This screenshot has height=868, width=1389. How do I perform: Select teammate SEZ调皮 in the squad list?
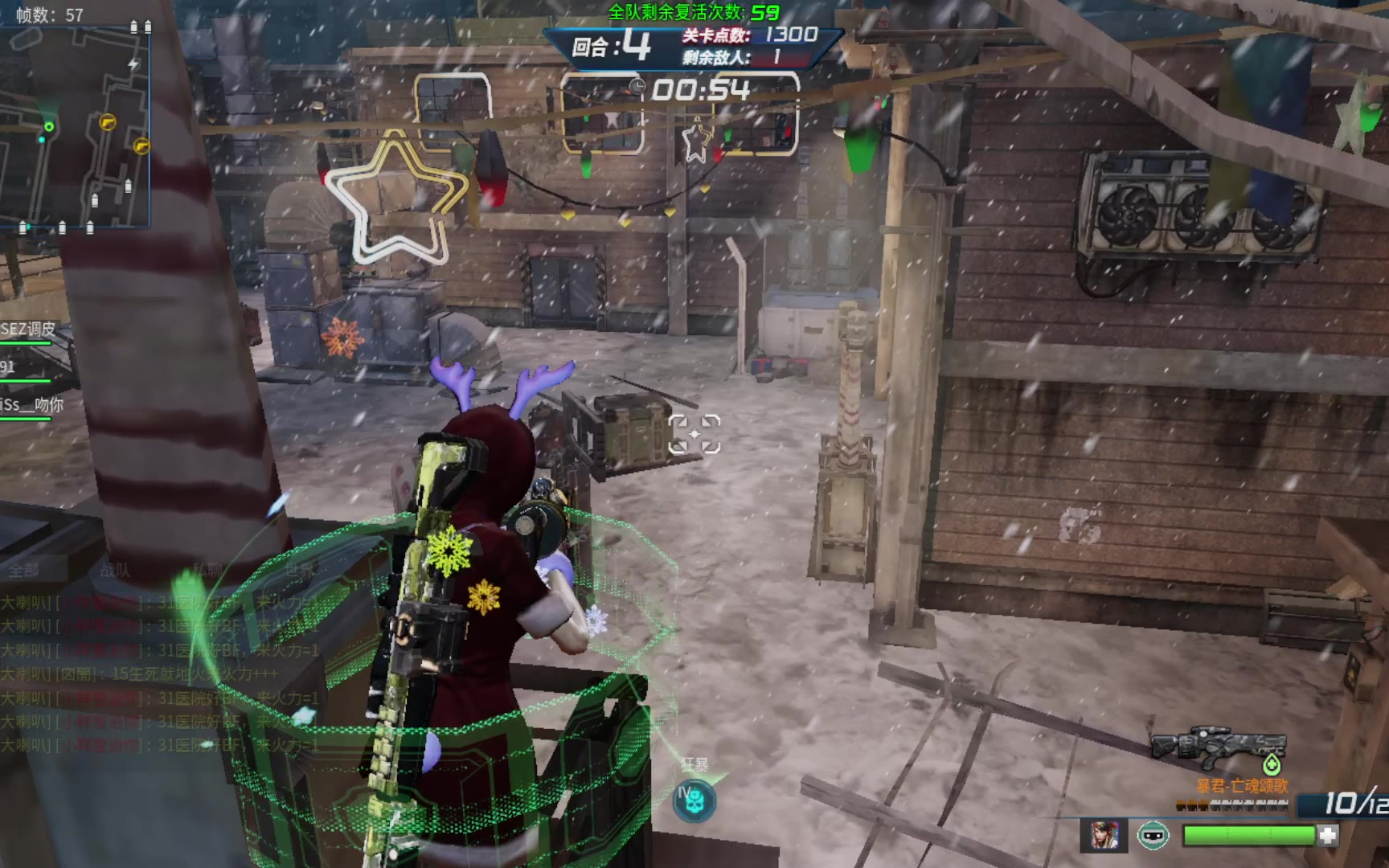pos(29,330)
